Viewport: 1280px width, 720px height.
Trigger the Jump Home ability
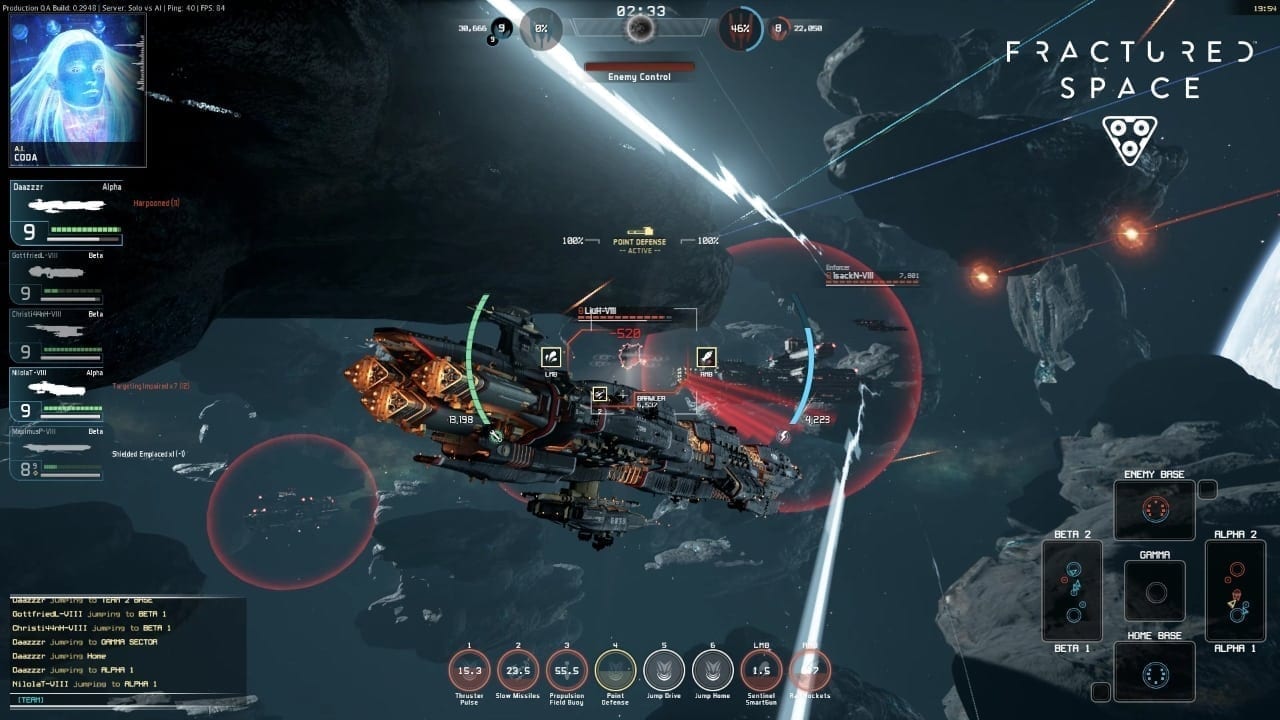(x=713, y=670)
